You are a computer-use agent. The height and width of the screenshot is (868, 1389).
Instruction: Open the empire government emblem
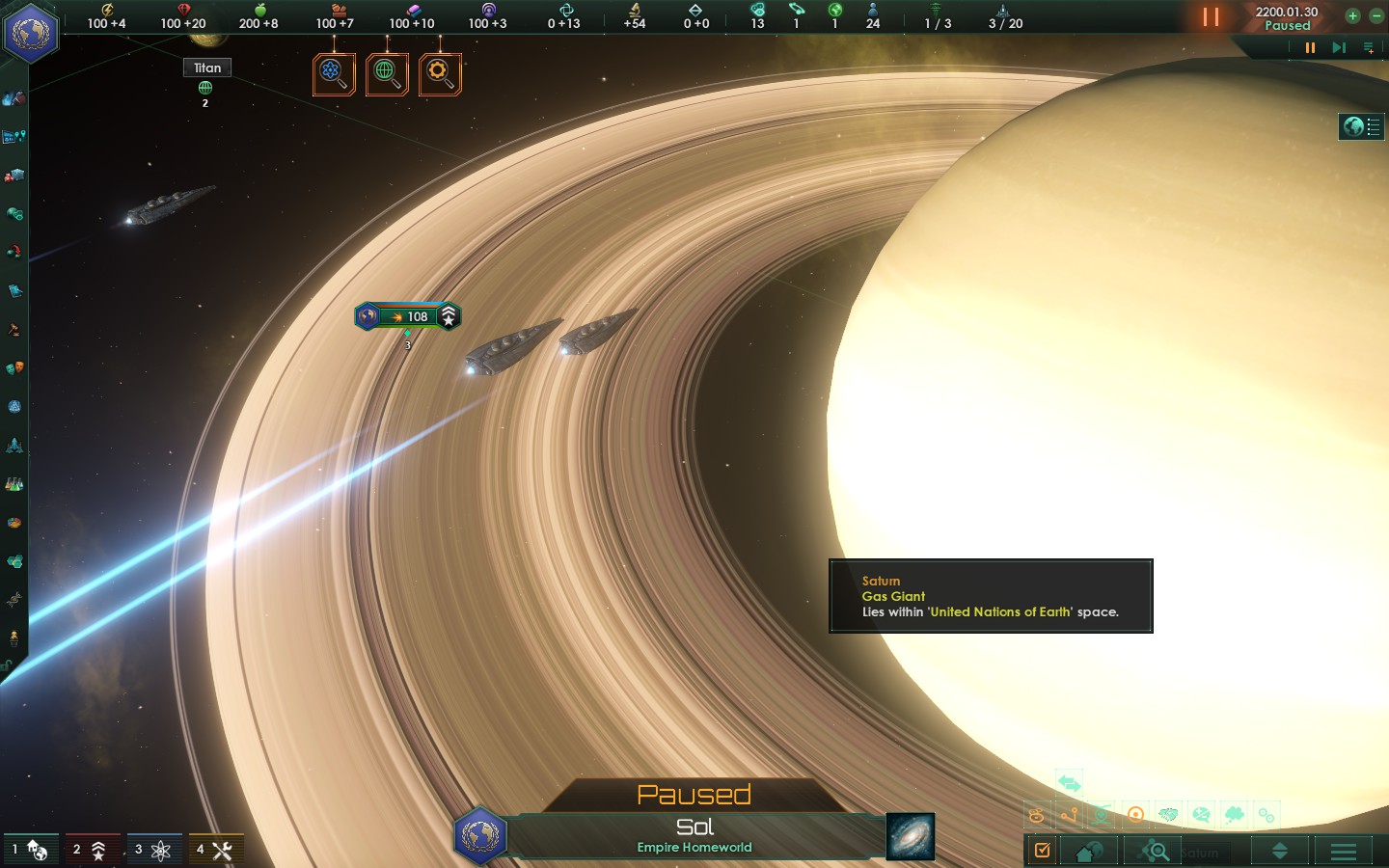click(31, 33)
